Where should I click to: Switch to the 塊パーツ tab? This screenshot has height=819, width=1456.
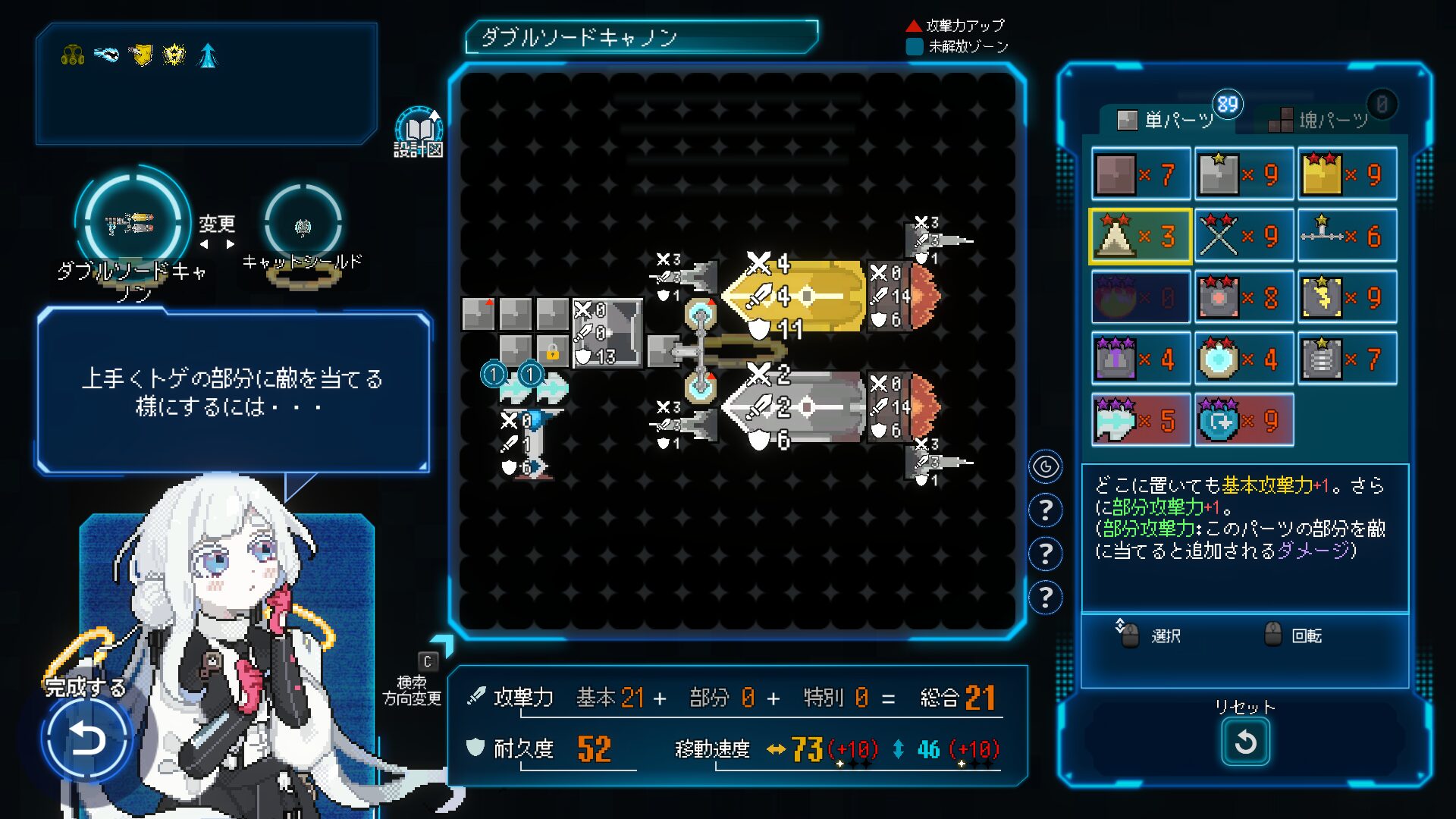click(x=1331, y=120)
